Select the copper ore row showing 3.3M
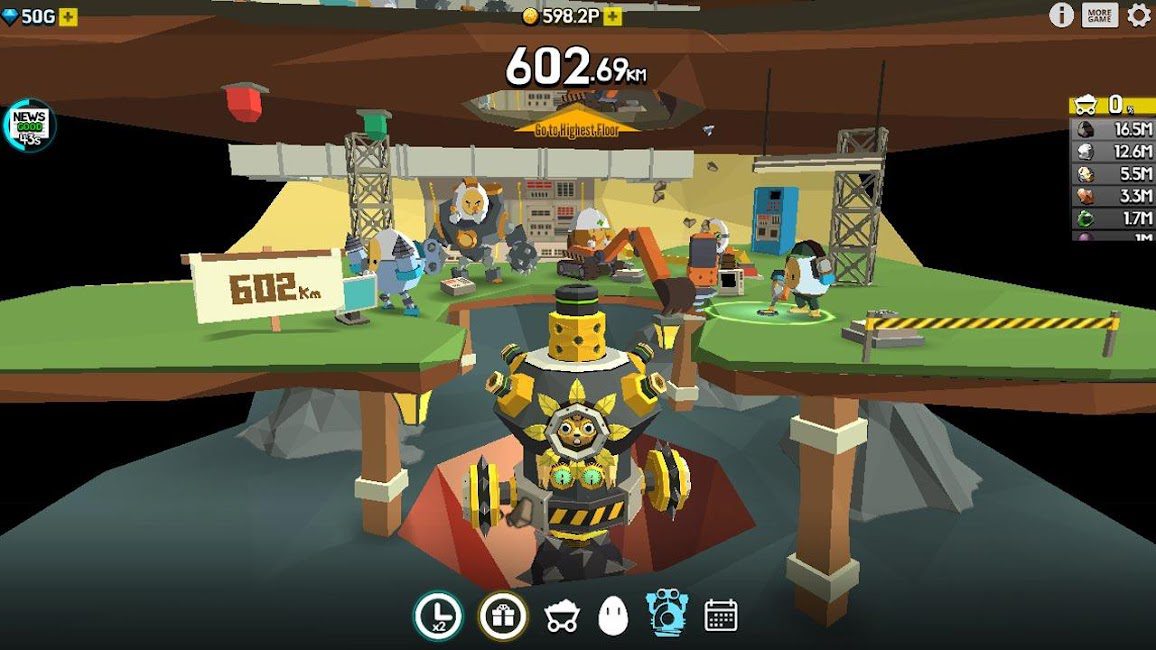Screen dimensions: 1156x650 1112,196
